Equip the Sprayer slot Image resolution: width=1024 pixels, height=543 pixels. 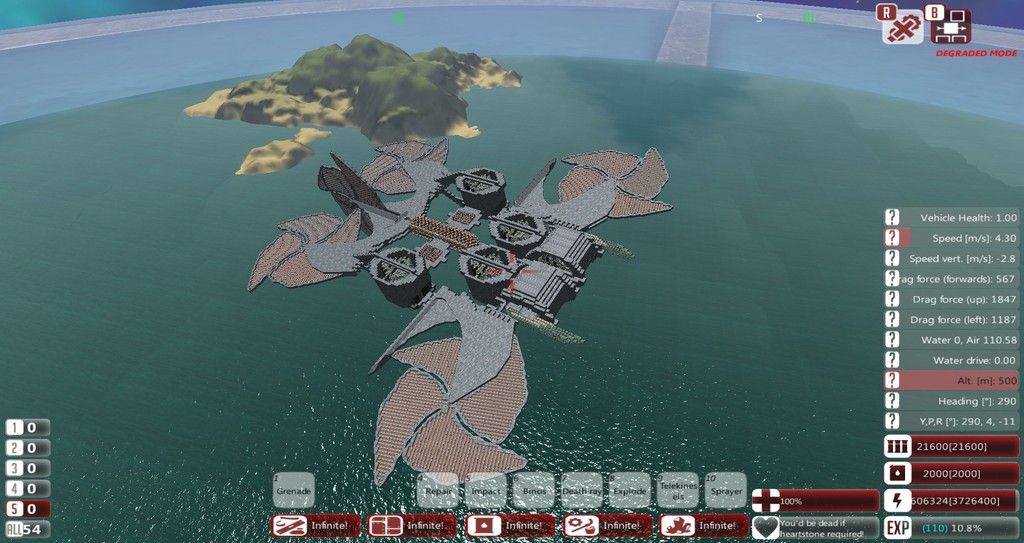tap(726, 490)
